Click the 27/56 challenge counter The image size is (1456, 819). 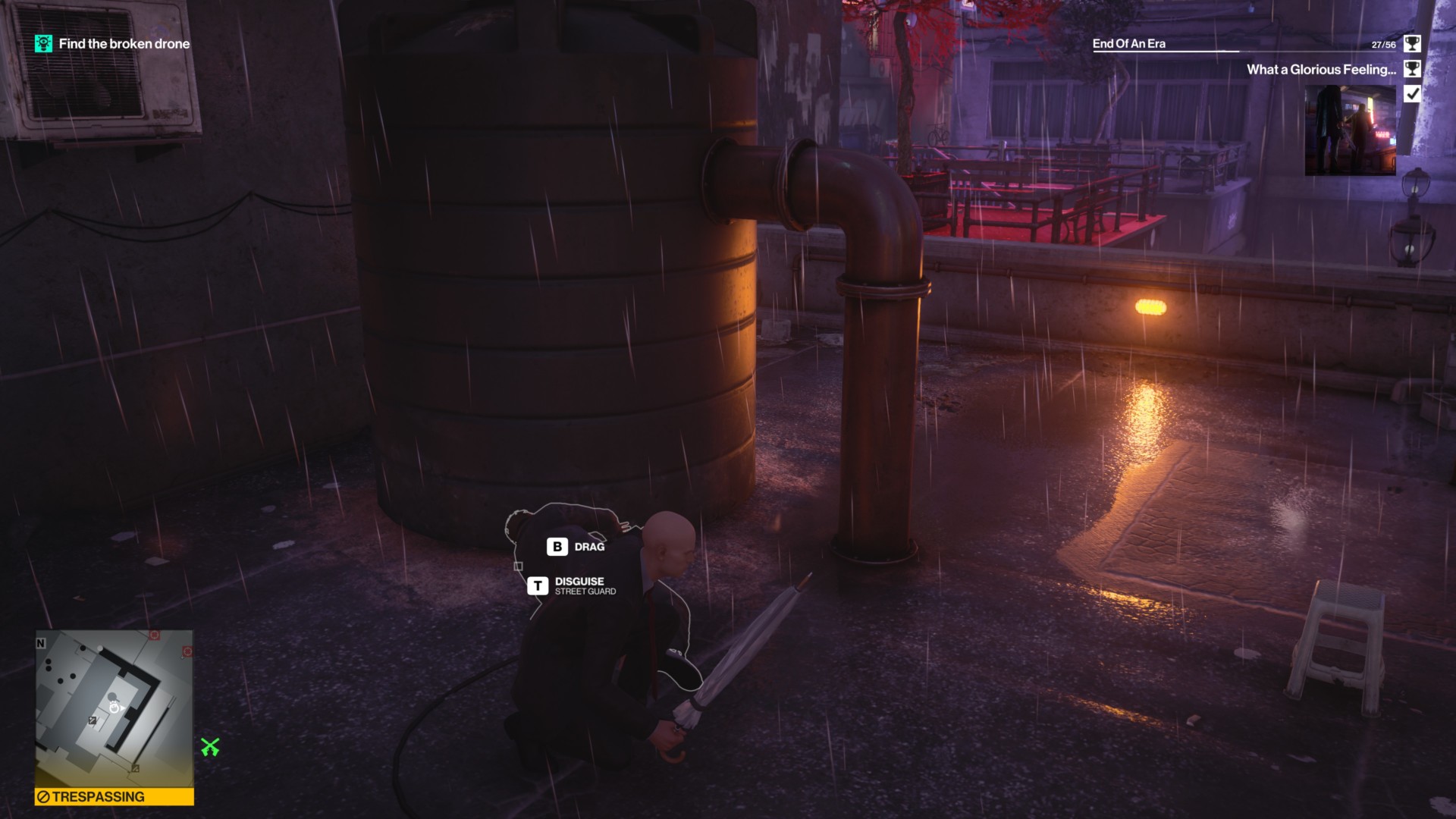point(1383,43)
